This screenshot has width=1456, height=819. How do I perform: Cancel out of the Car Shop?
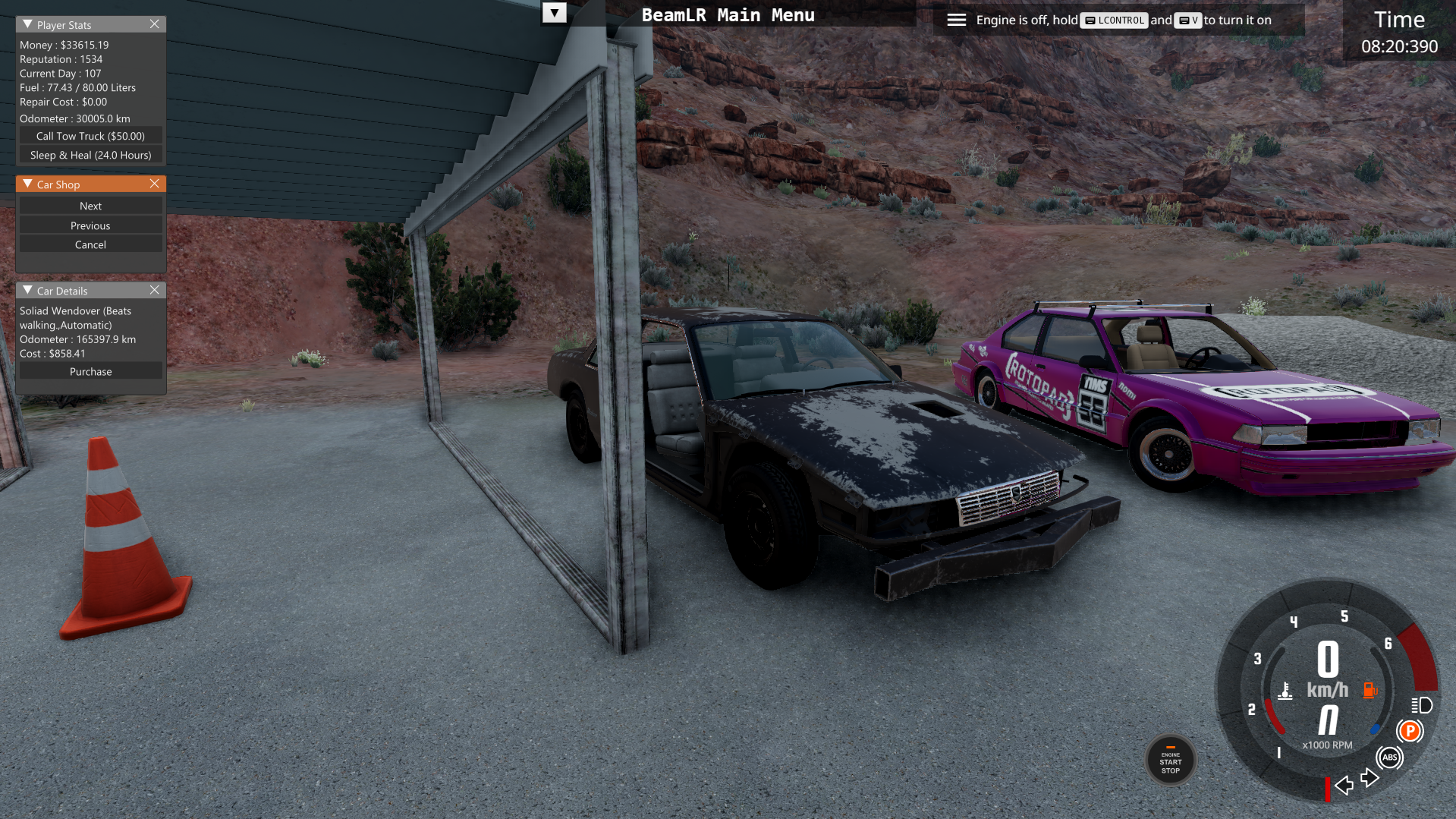click(x=90, y=244)
